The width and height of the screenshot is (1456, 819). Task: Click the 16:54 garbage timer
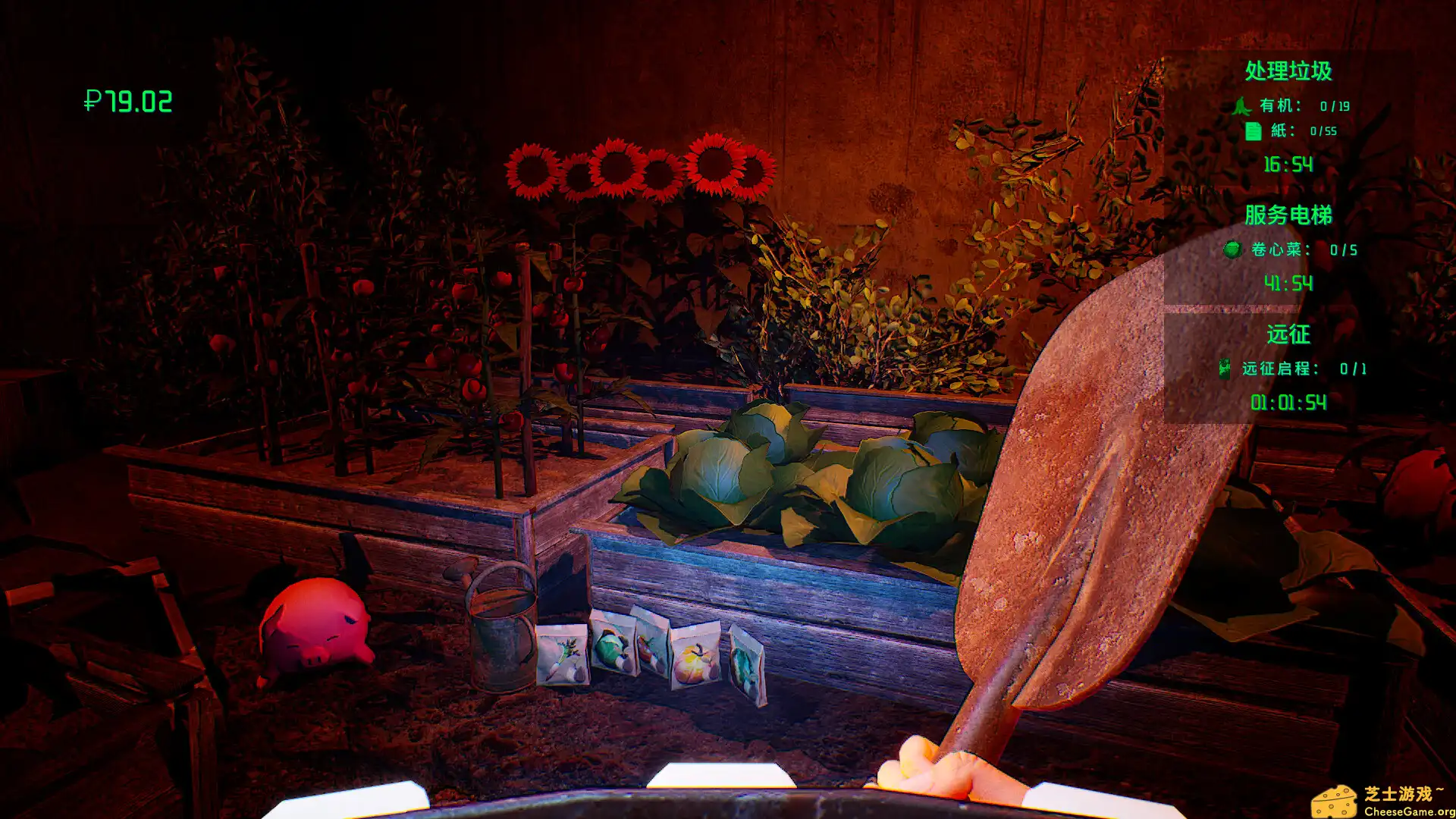1289,165
